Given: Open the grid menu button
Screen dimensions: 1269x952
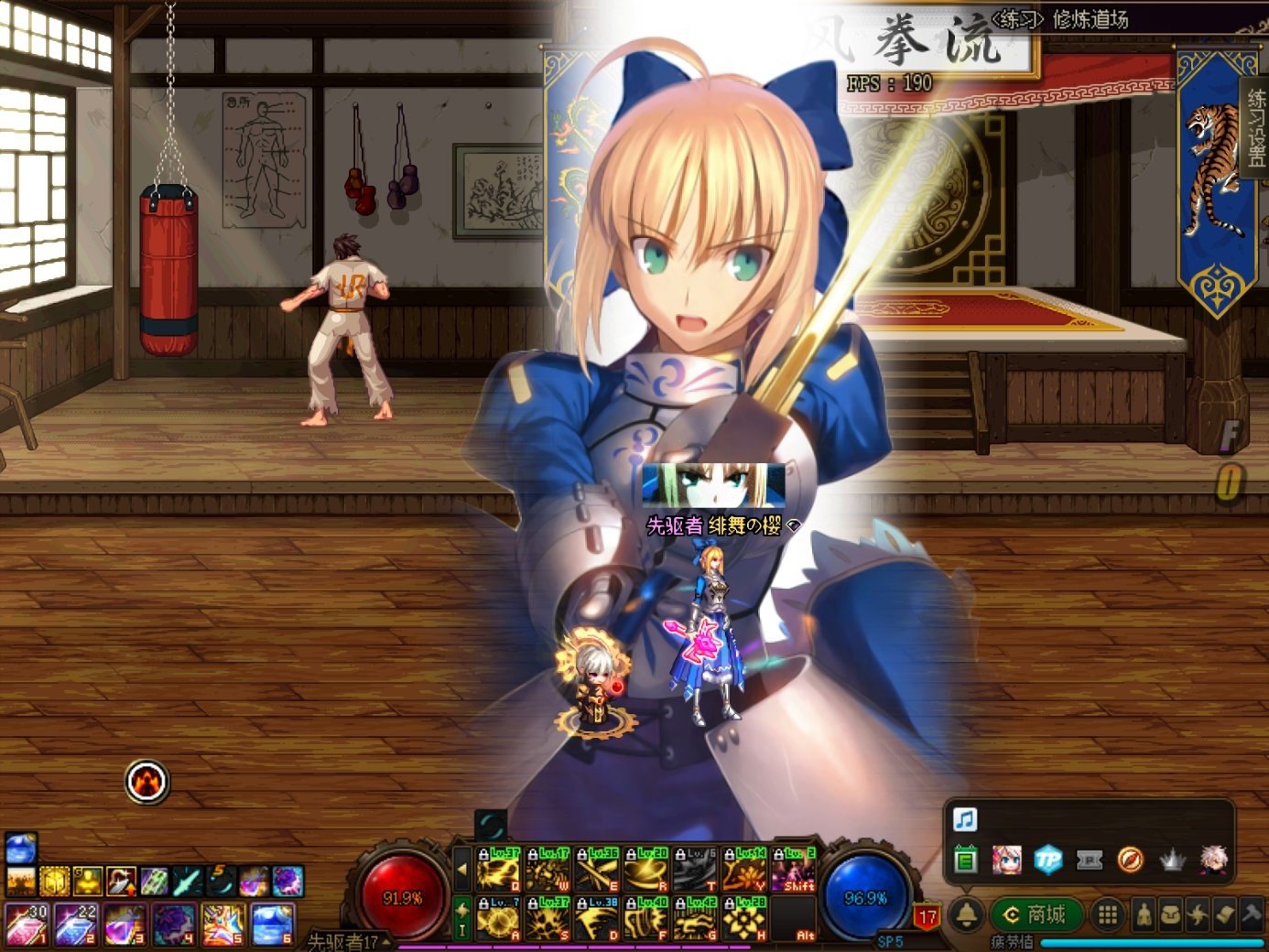Looking at the screenshot, I should tap(1107, 914).
